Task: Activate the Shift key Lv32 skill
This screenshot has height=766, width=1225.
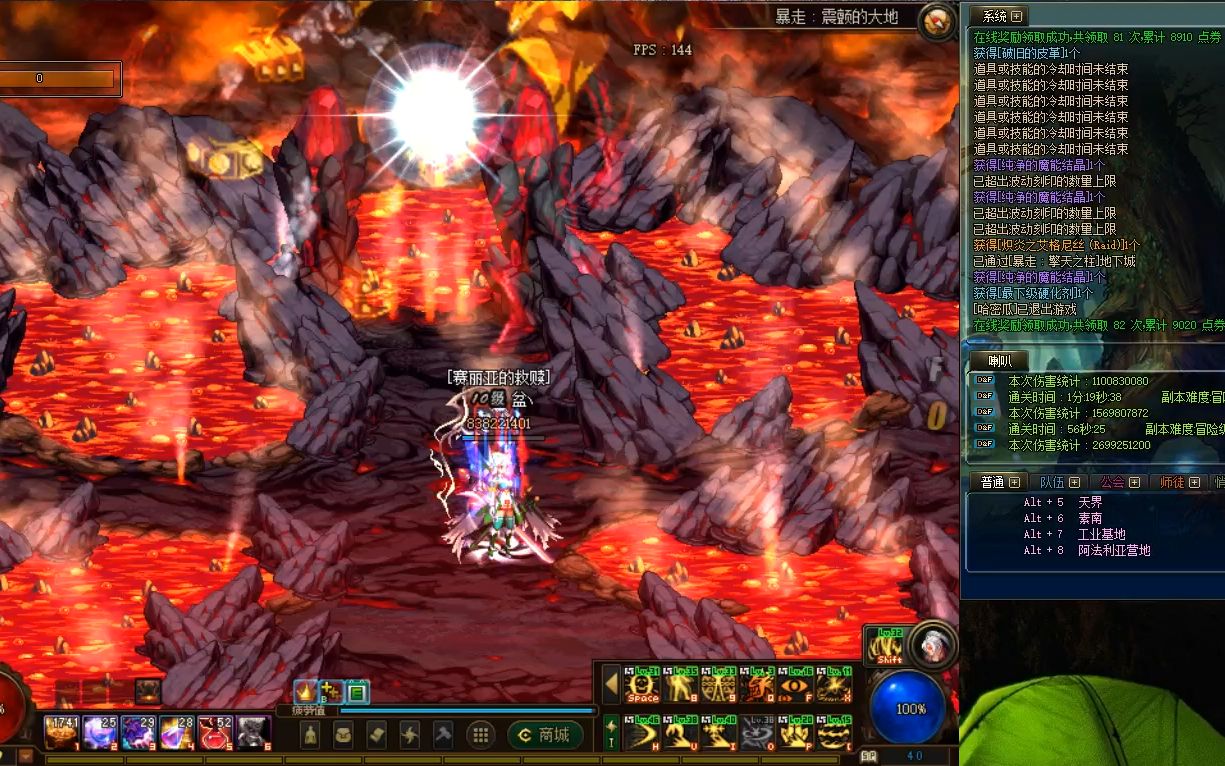Action: [889, 645]
